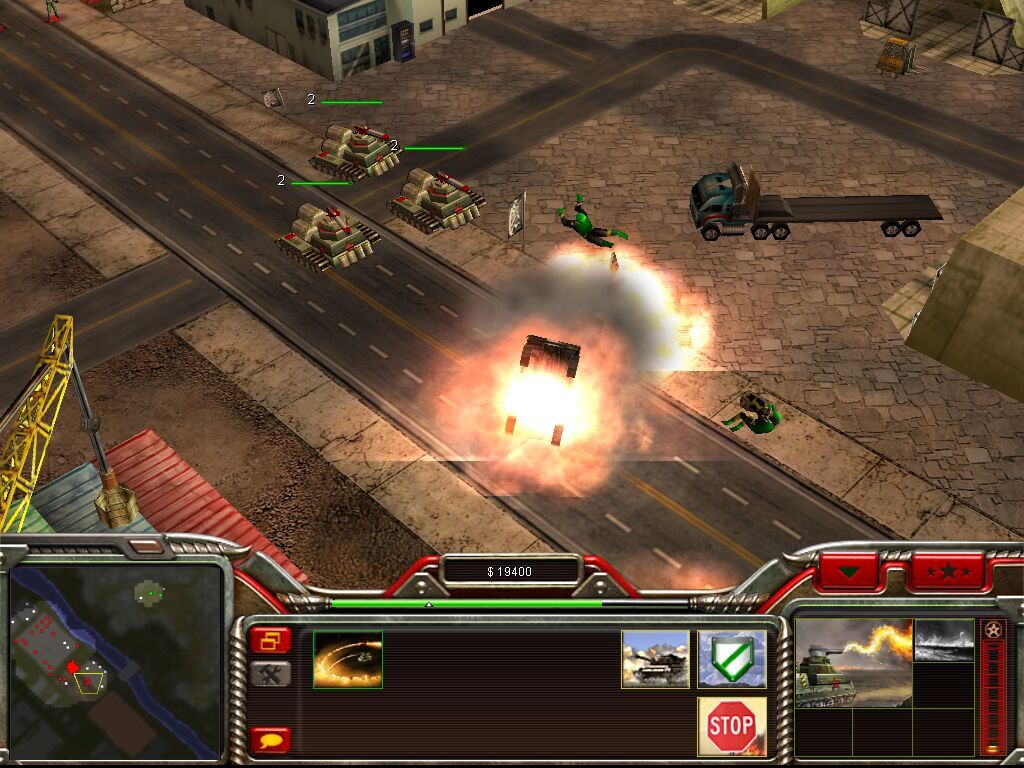Select the black napalm upgrade thumbnail
This screenshot has width=1024, height=768.
click(943, 640)
